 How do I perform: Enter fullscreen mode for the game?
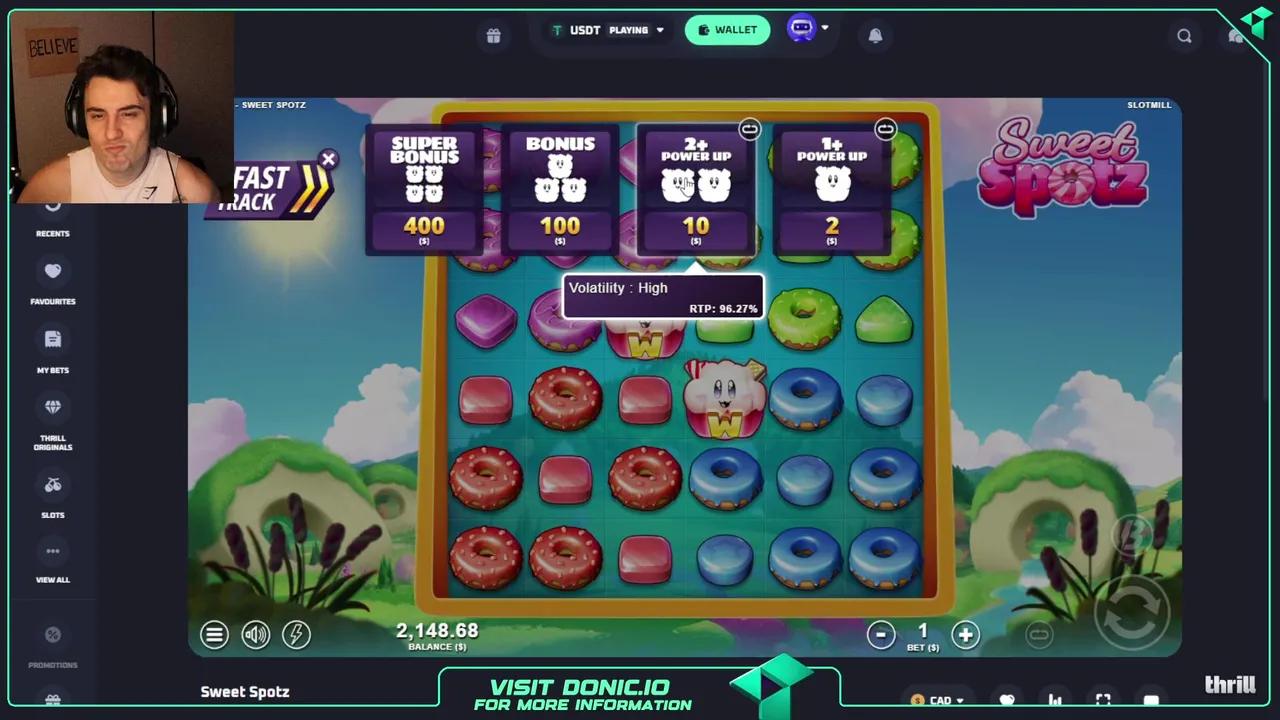click(1103, 700)
